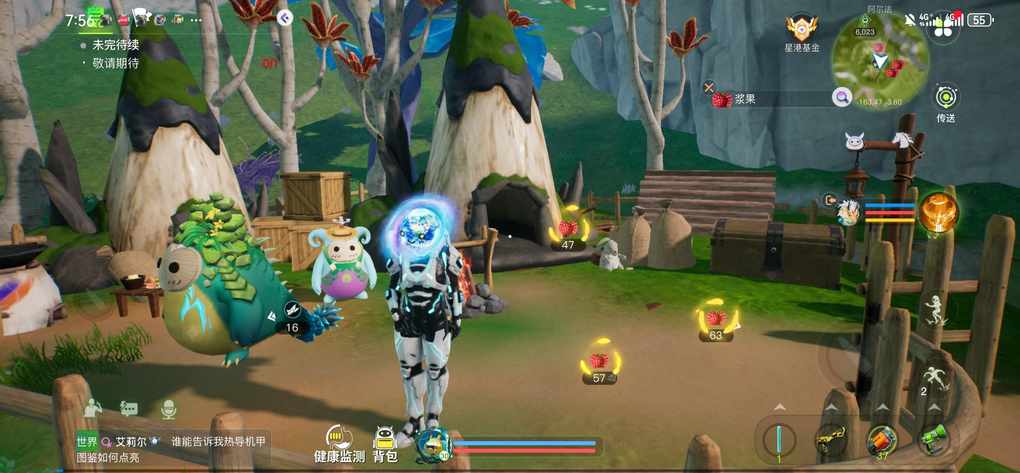Open 健康监测 health monitor
This screenshot has width=1020, height=473.
pyautogui.click(x=339, y=444)
